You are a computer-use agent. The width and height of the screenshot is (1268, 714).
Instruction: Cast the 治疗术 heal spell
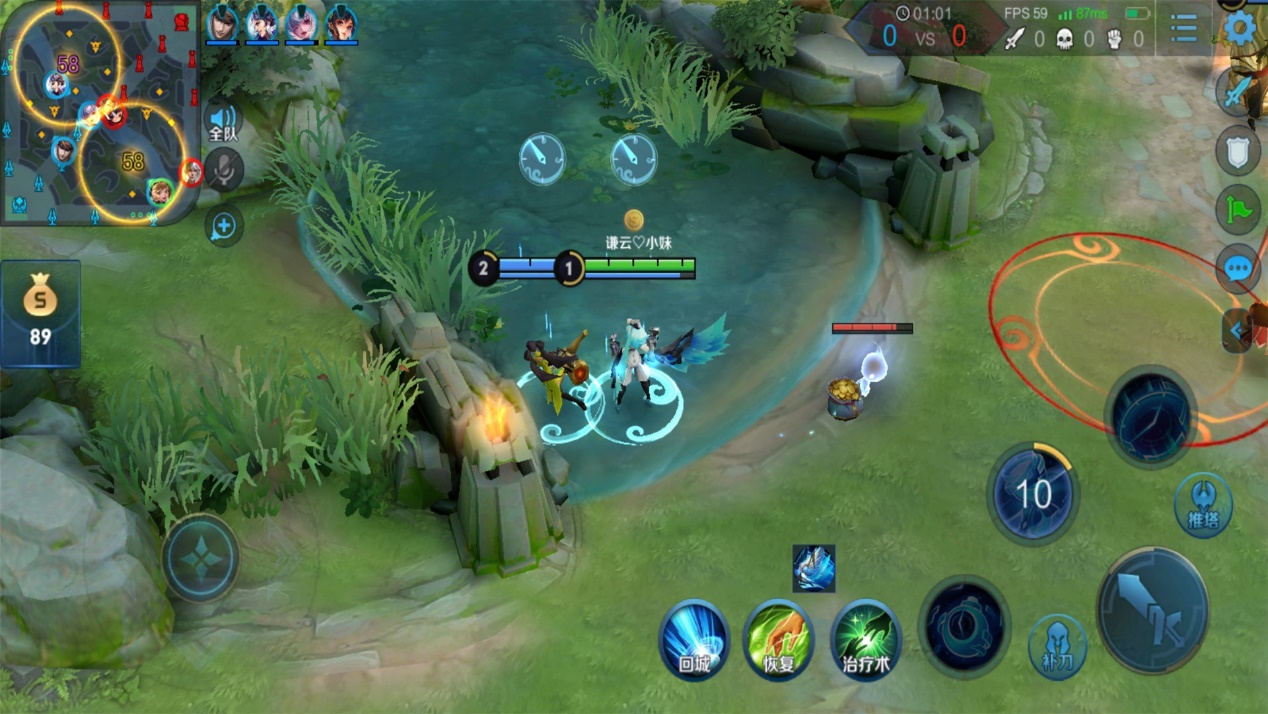click(865, 640)
